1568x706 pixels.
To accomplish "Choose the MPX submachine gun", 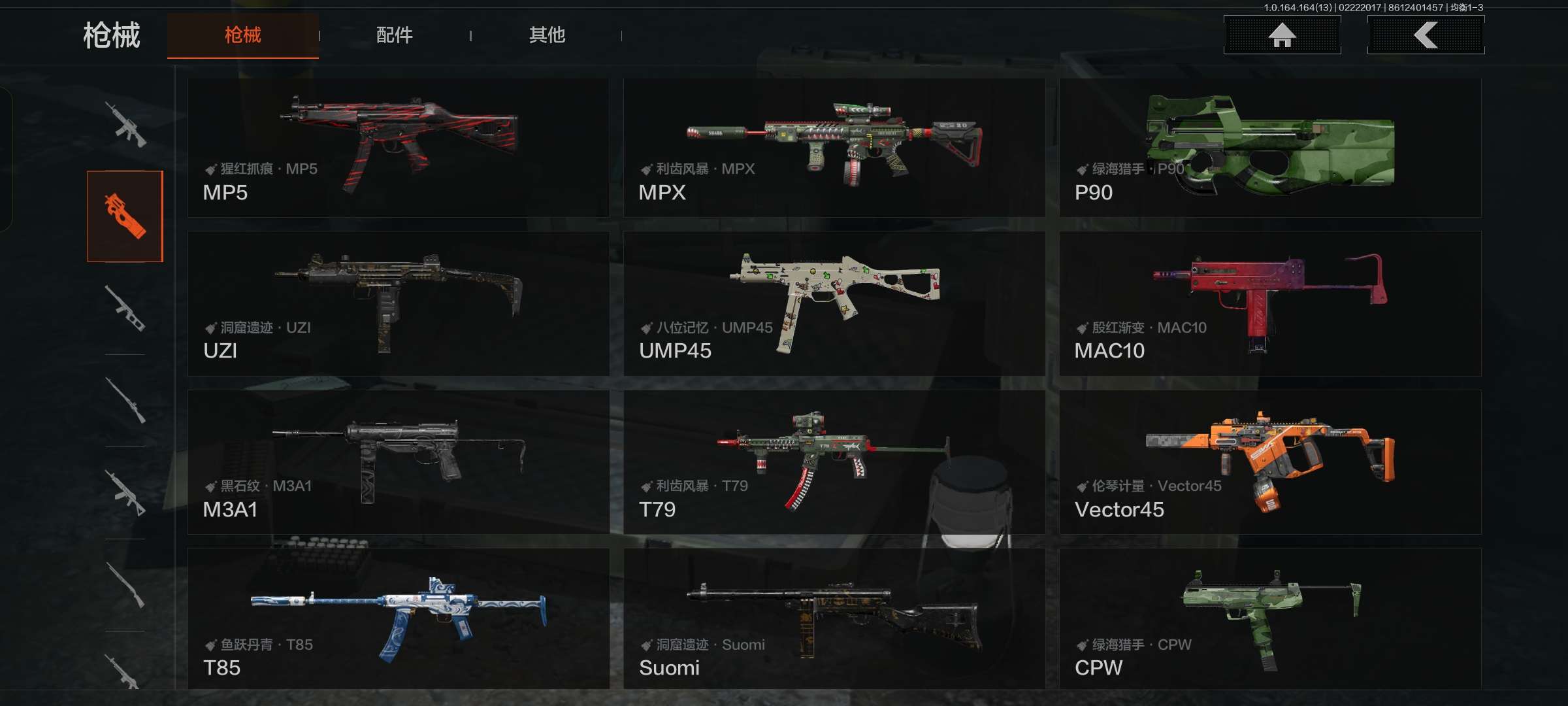I will click(x=834, y=148).
